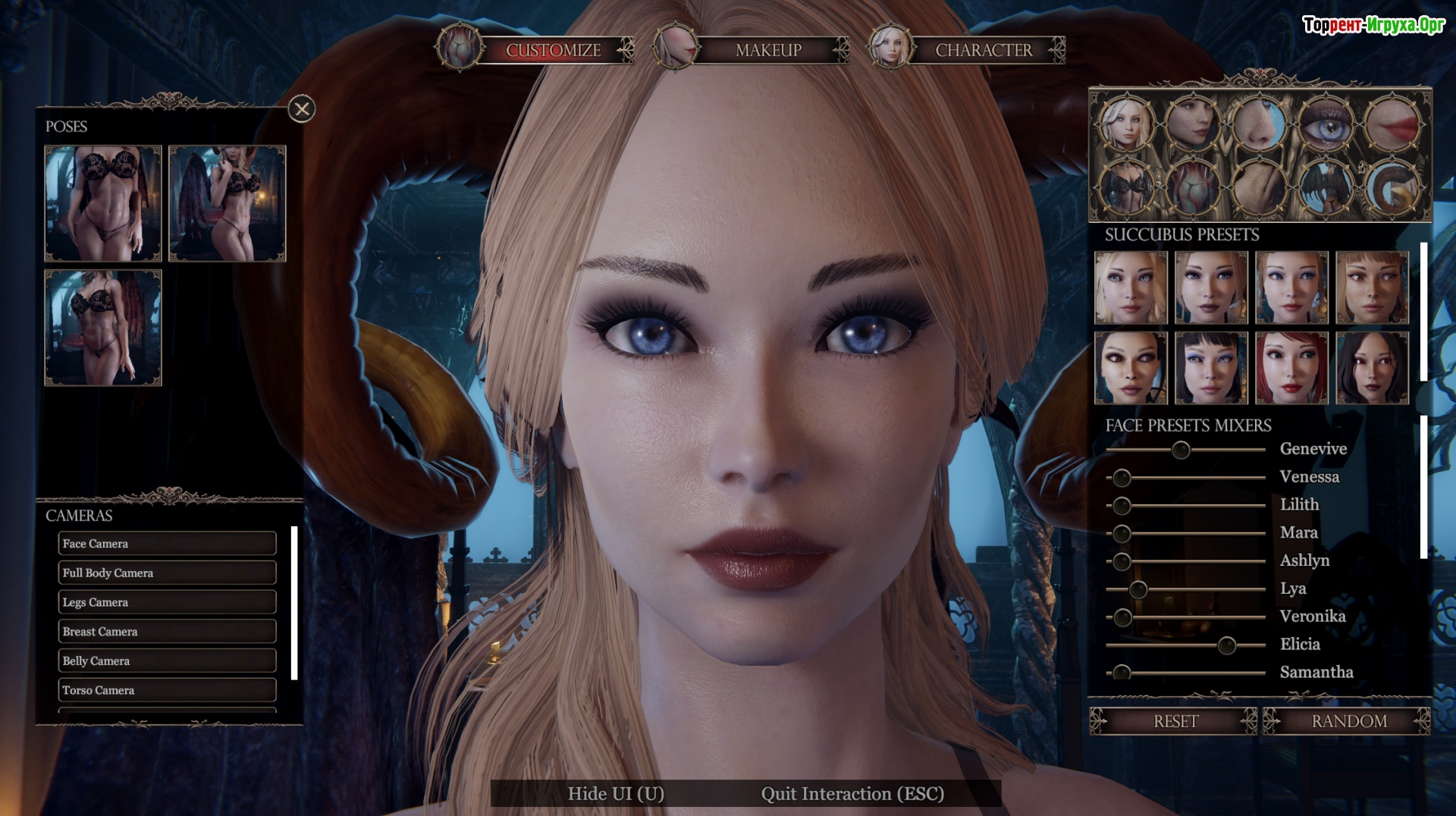Choose the Breast Camera view
This screenshot has width=1456, height=816.
[167, 632]
